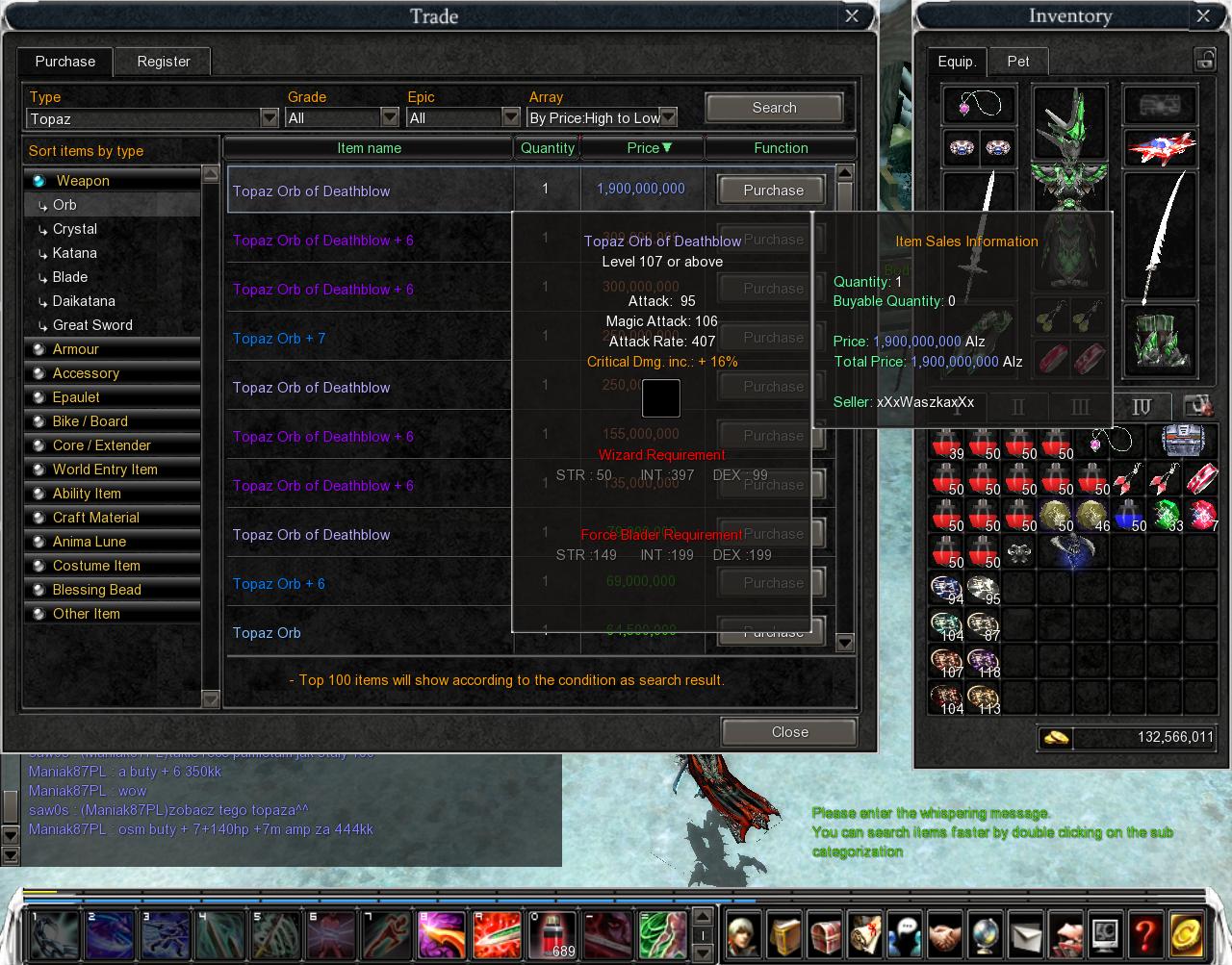Viewport: 1232px width, 965px height.
Task: Select the Costume Item category
Action: tap(96, 566)
